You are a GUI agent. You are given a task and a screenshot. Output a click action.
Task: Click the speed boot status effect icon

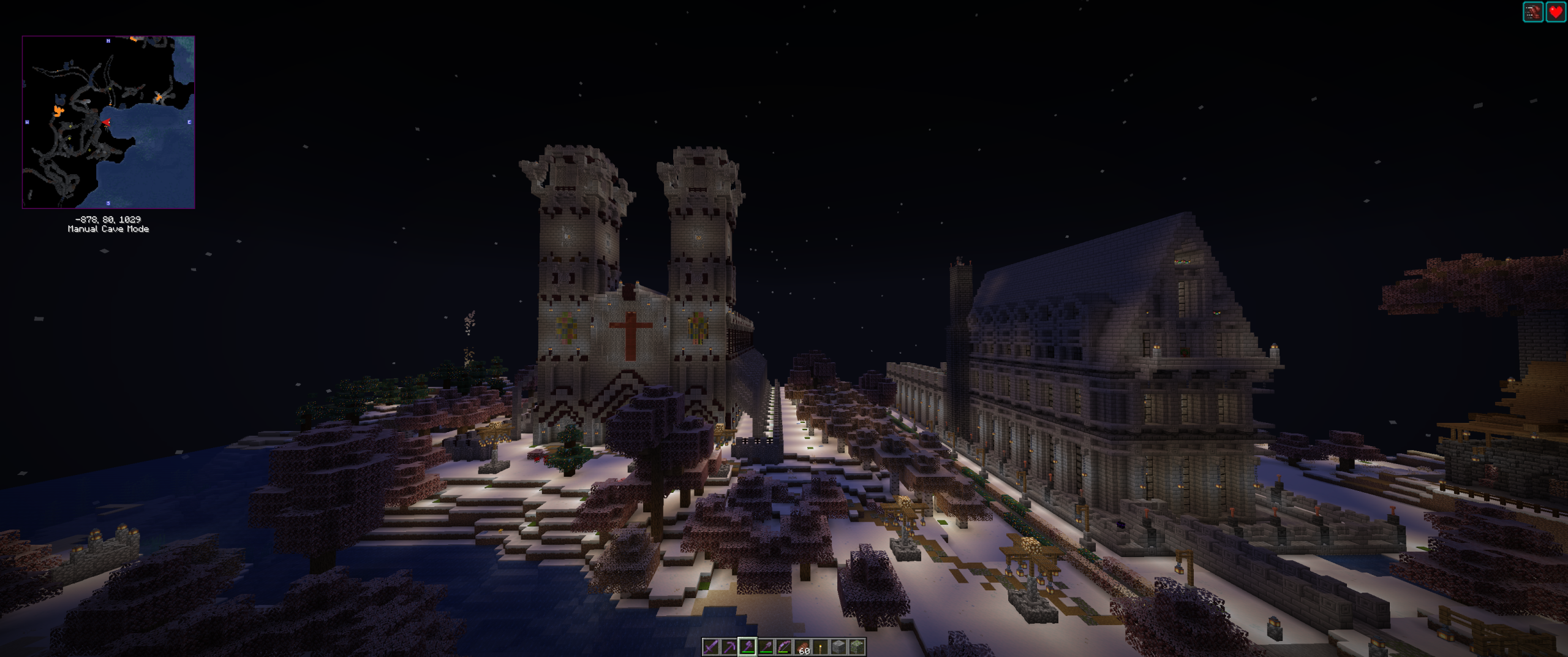coord(1533,12)
